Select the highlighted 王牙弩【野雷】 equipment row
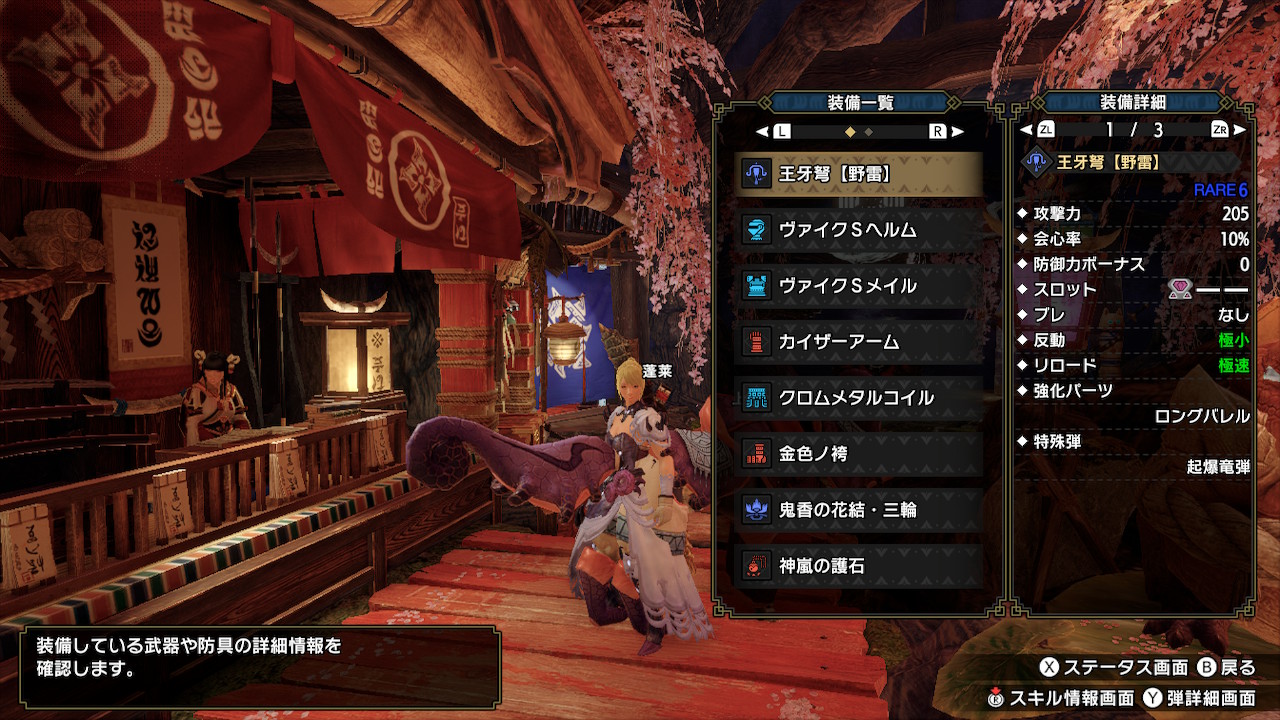Viewport: 1280px width, 720px height. click(x=860, y=174)
